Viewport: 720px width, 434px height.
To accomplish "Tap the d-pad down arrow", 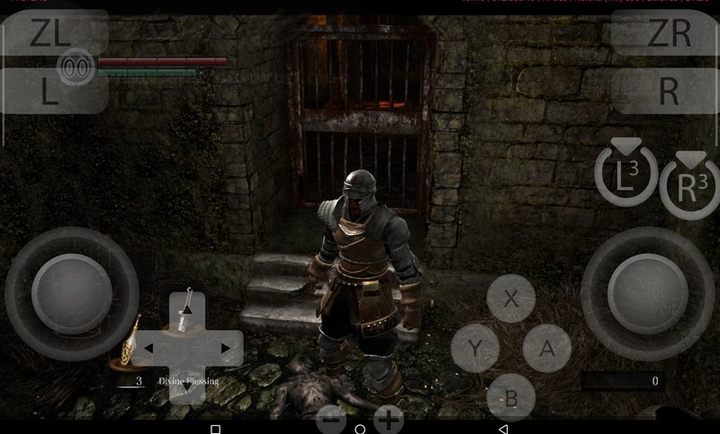I will coord(187,385).
